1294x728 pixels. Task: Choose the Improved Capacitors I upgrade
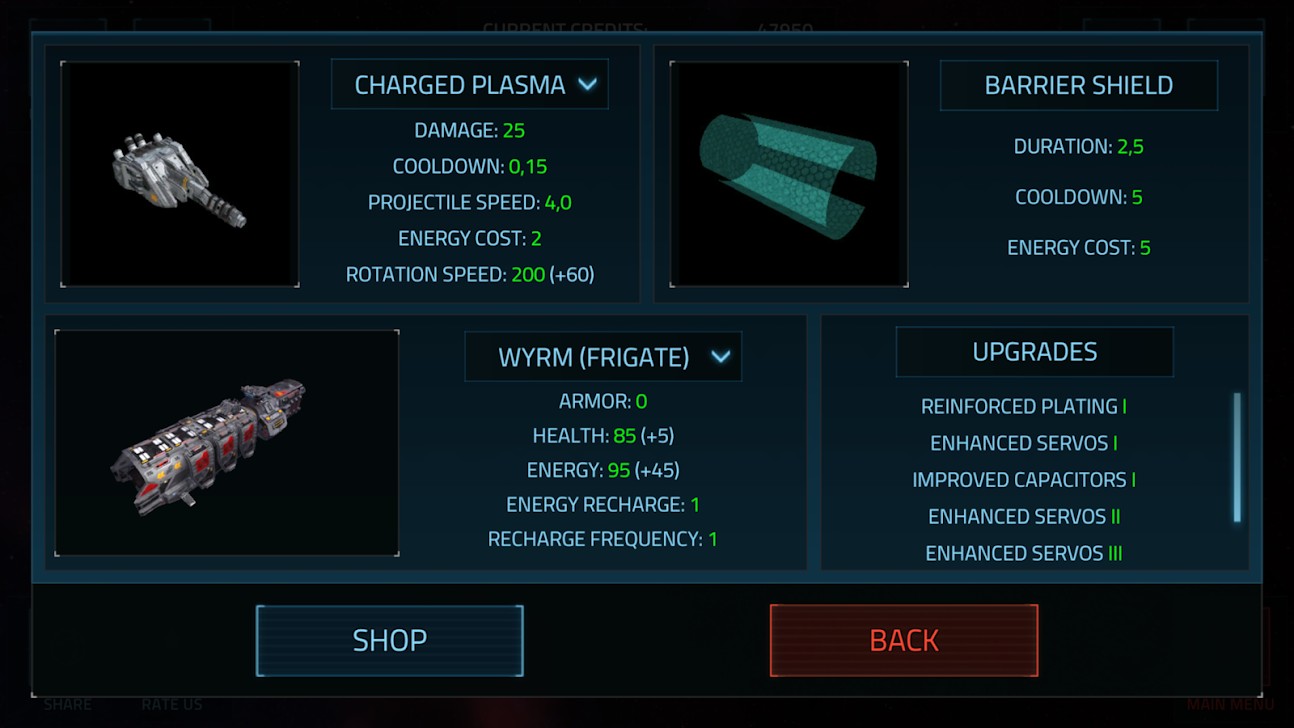[x=1023, y=480]
